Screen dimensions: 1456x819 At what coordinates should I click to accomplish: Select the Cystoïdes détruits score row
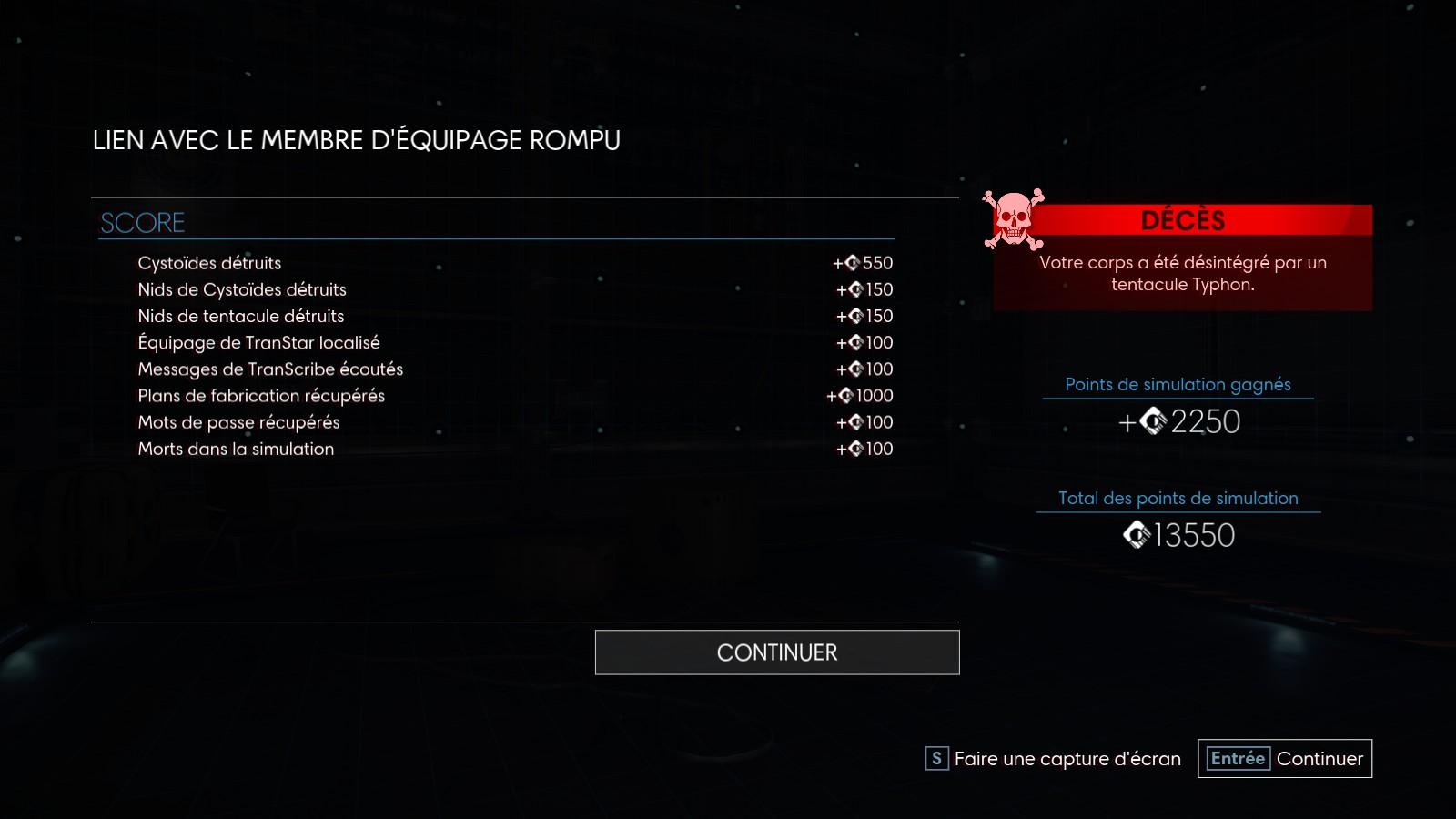(209, 263)
